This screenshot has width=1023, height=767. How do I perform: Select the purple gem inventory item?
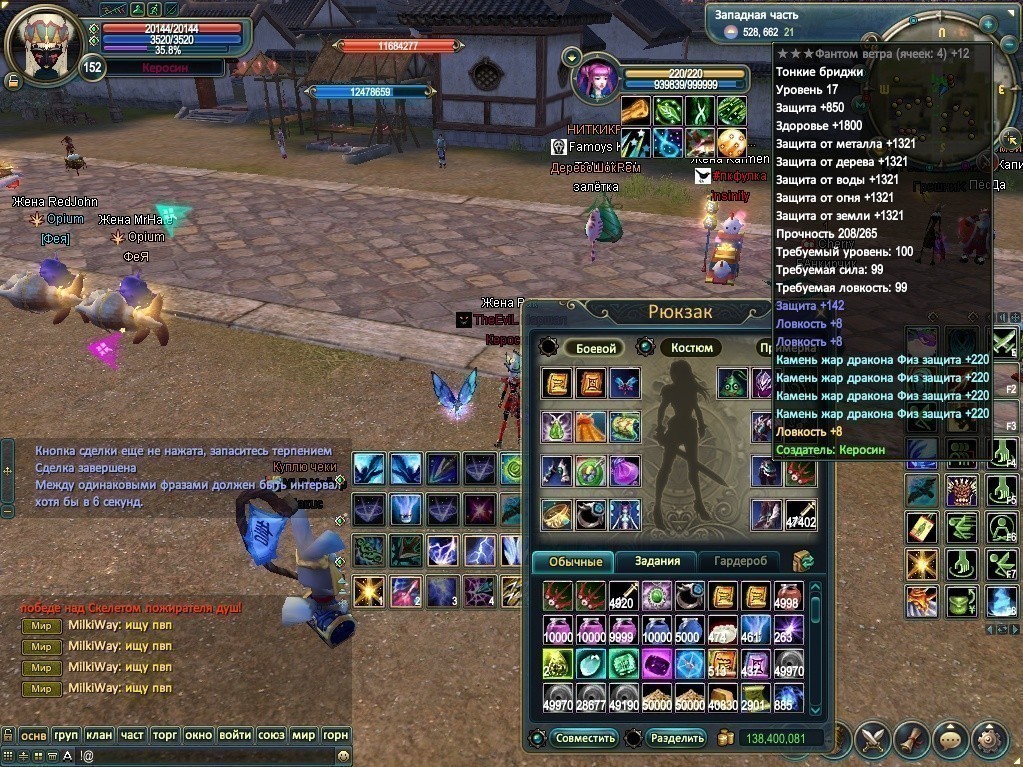tap(657, 663)
